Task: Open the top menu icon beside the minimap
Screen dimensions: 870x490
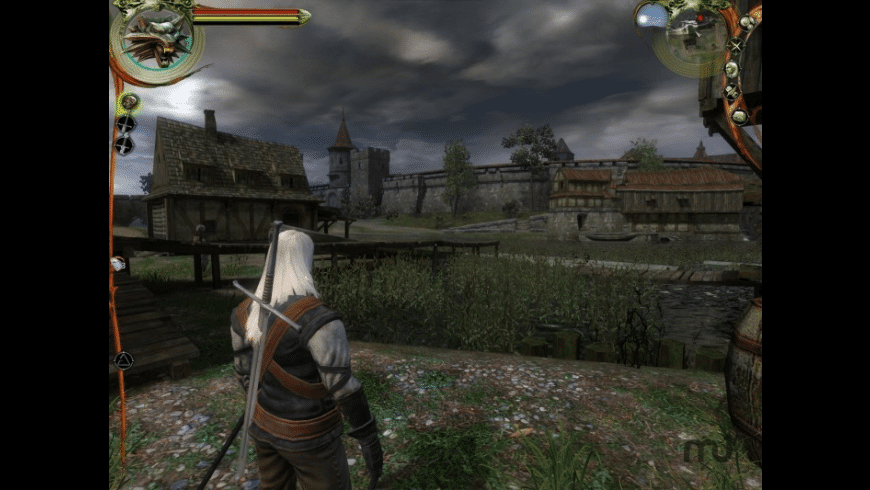Action: 746,22
